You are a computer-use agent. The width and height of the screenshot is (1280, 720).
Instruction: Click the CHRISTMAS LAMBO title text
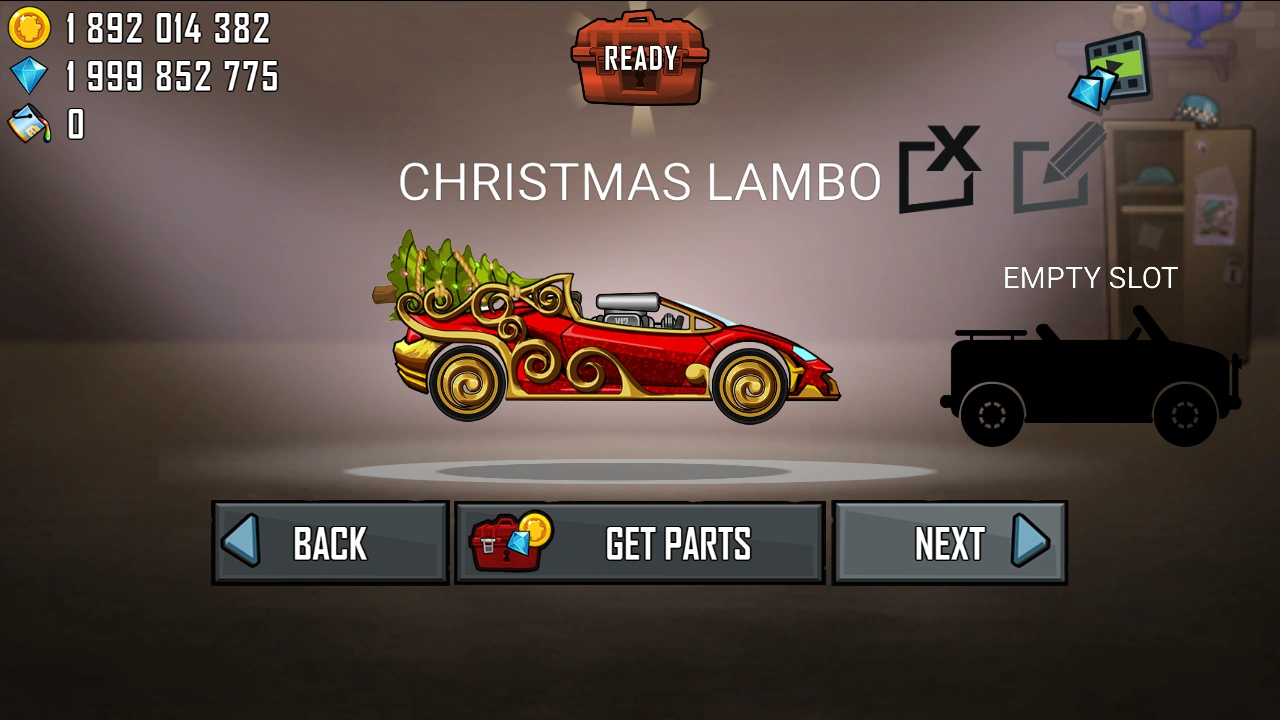[x=640, y=182]
